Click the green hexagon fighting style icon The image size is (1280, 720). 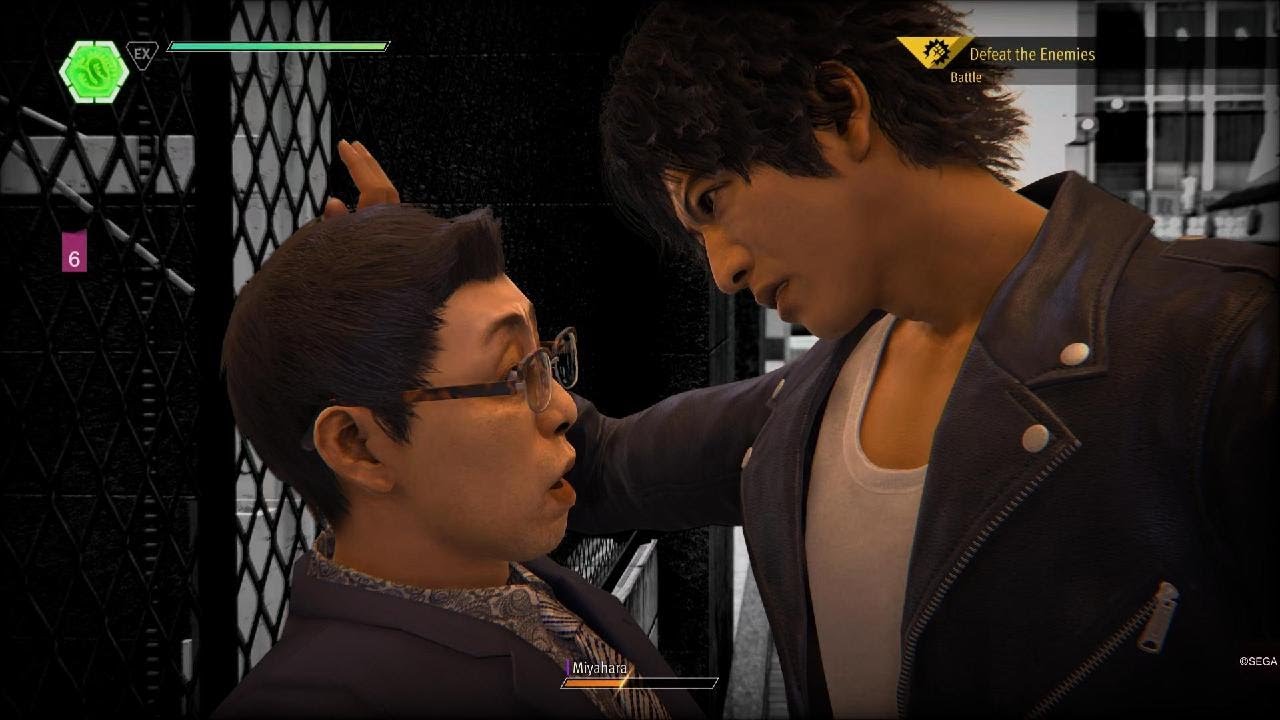[93, 70]
